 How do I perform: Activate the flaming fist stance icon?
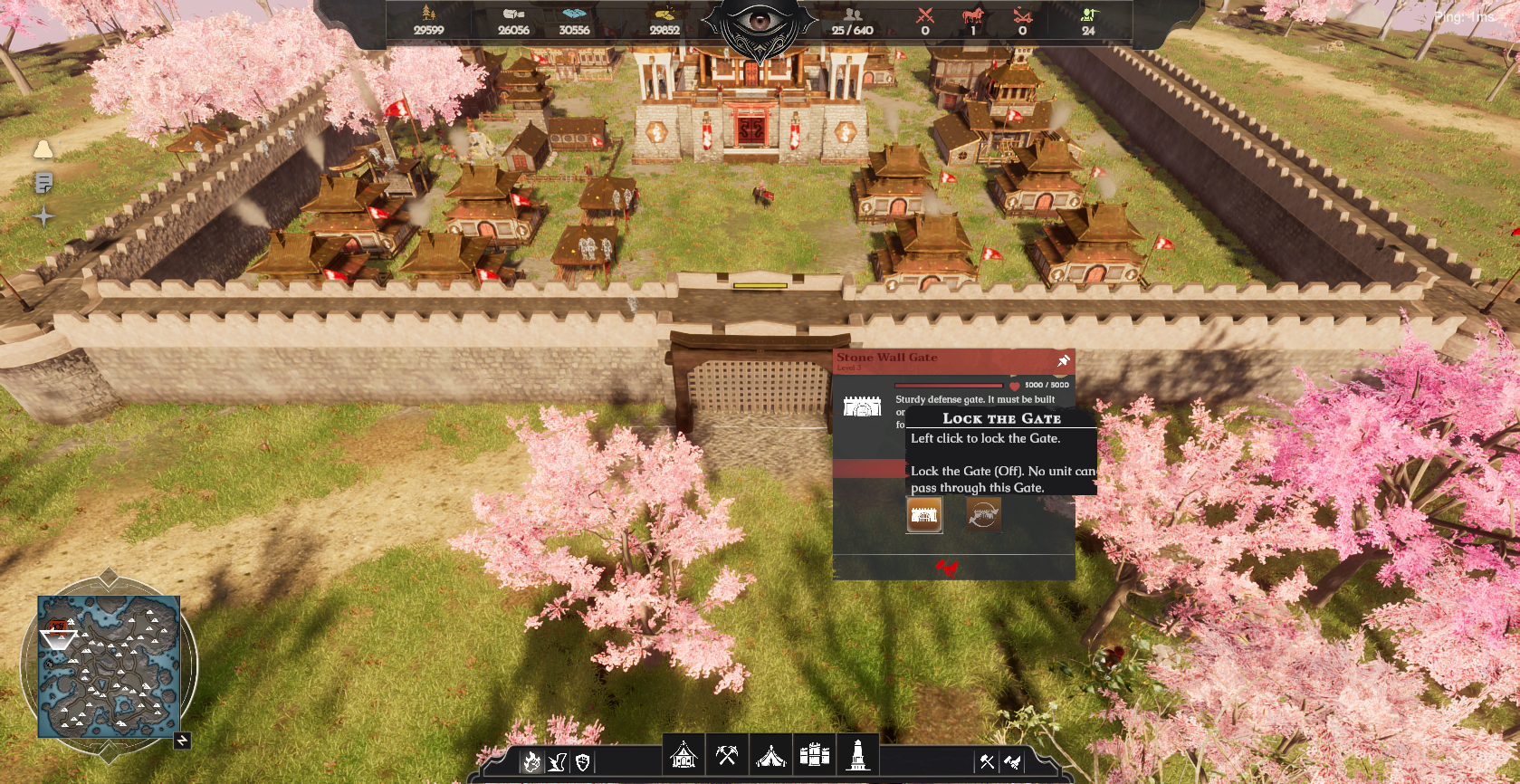click(x=531, y=762)
